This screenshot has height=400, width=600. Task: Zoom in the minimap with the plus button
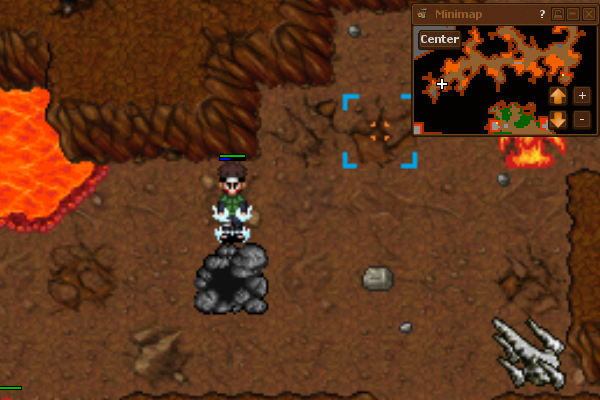point(582,96)
